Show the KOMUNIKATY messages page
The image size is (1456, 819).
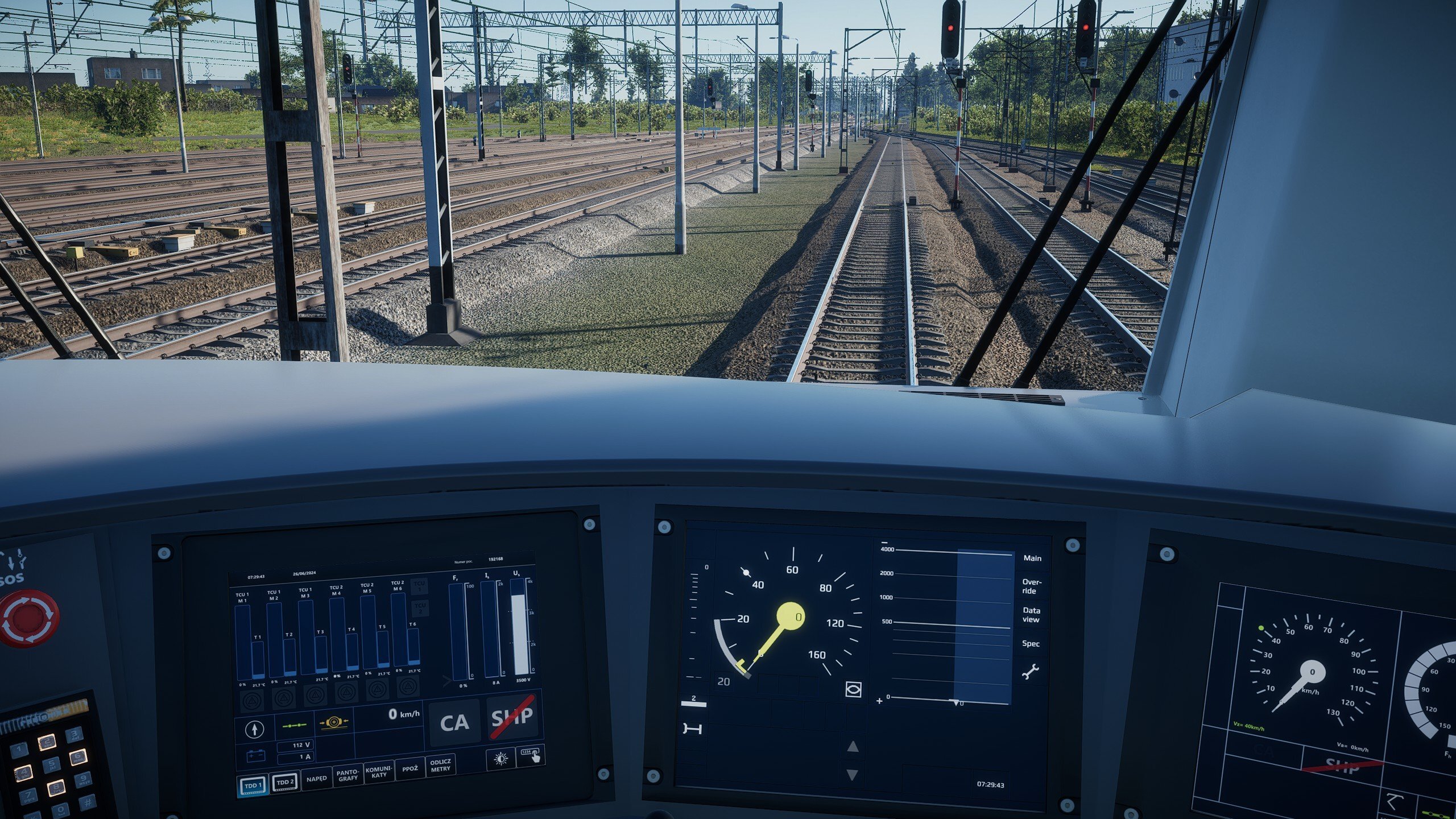tap(379, 772)
